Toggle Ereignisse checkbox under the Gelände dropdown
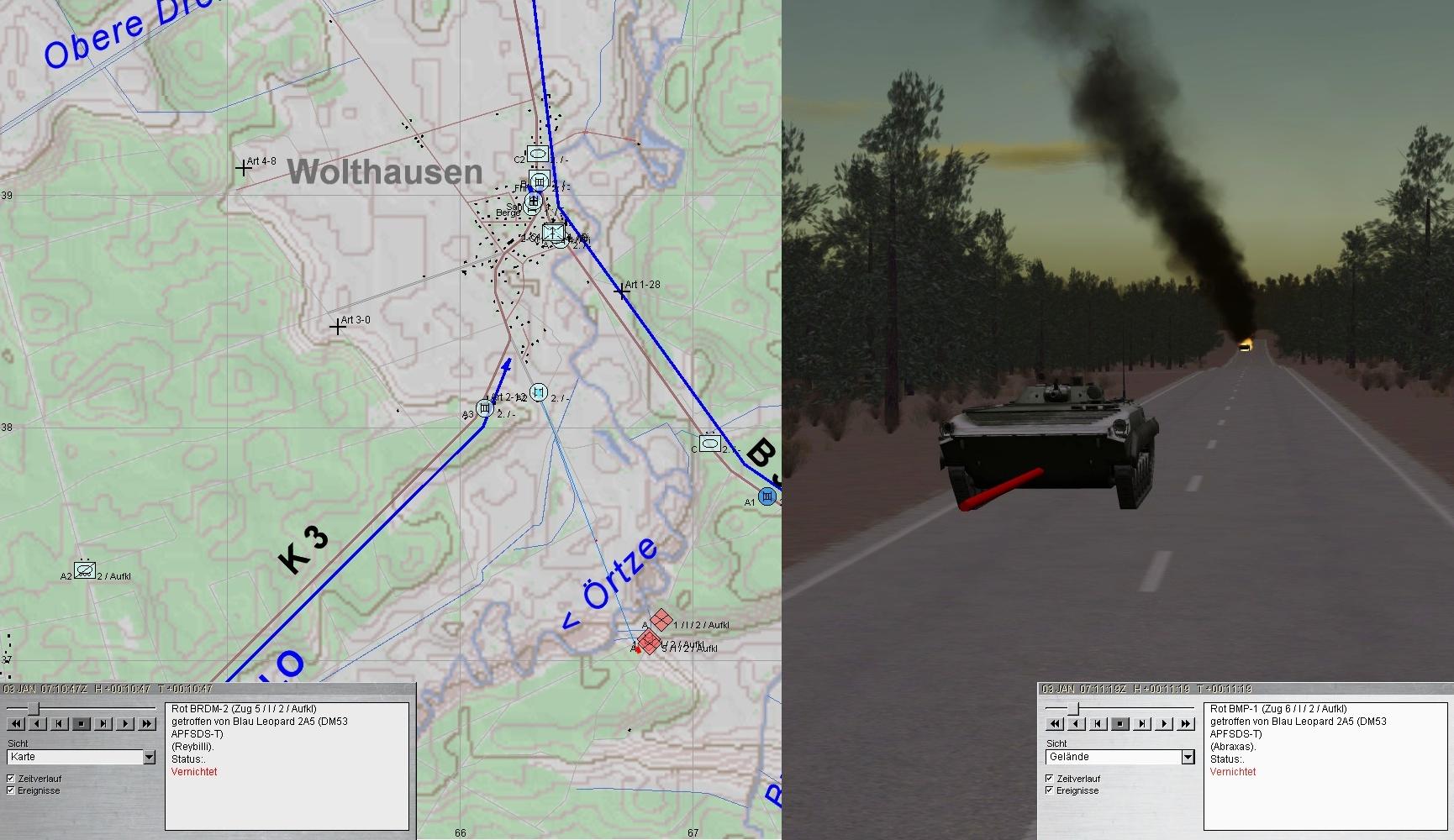The image size is (1454, 840). pos(1050,790)
